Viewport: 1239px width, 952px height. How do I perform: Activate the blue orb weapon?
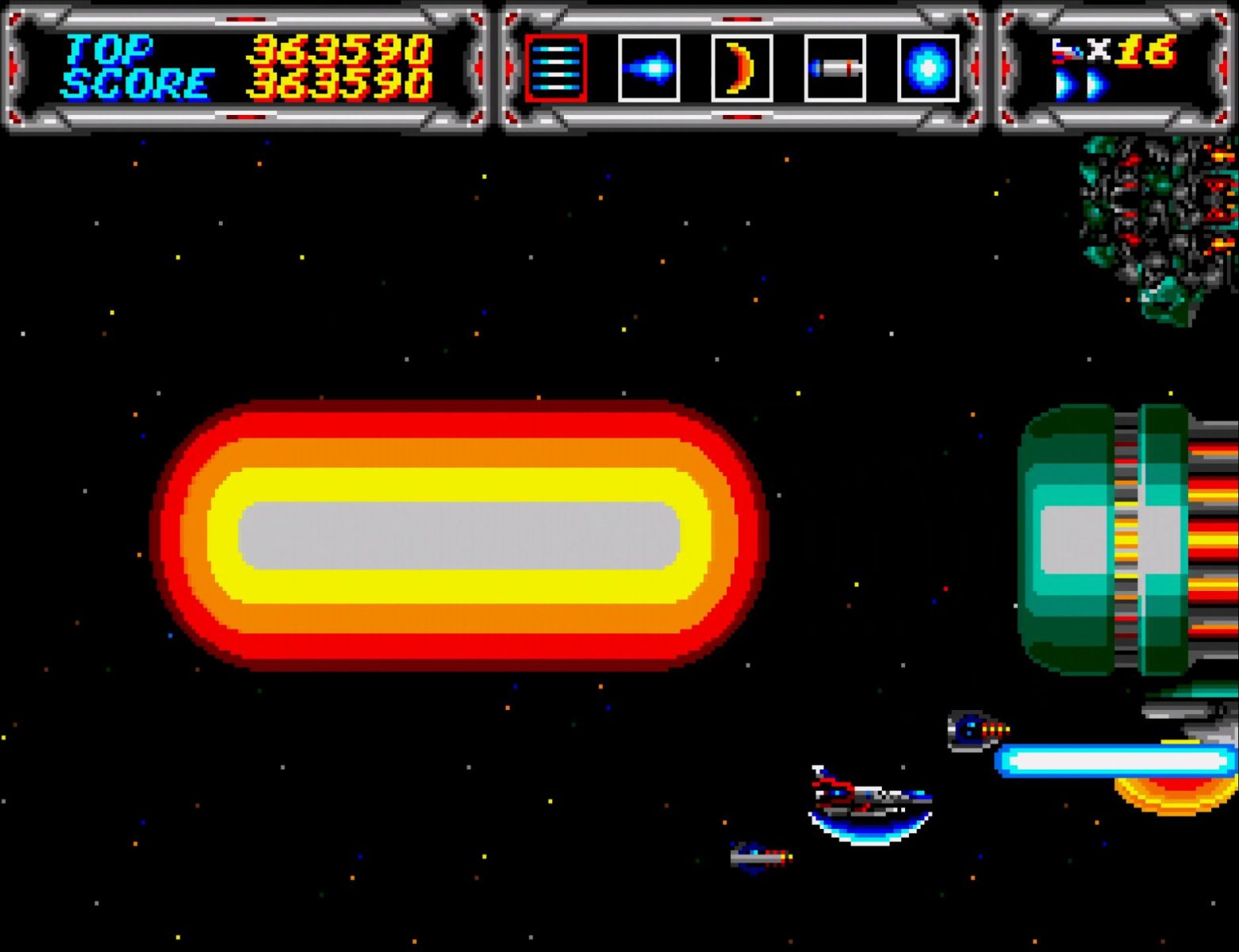[x=927, y=68]
